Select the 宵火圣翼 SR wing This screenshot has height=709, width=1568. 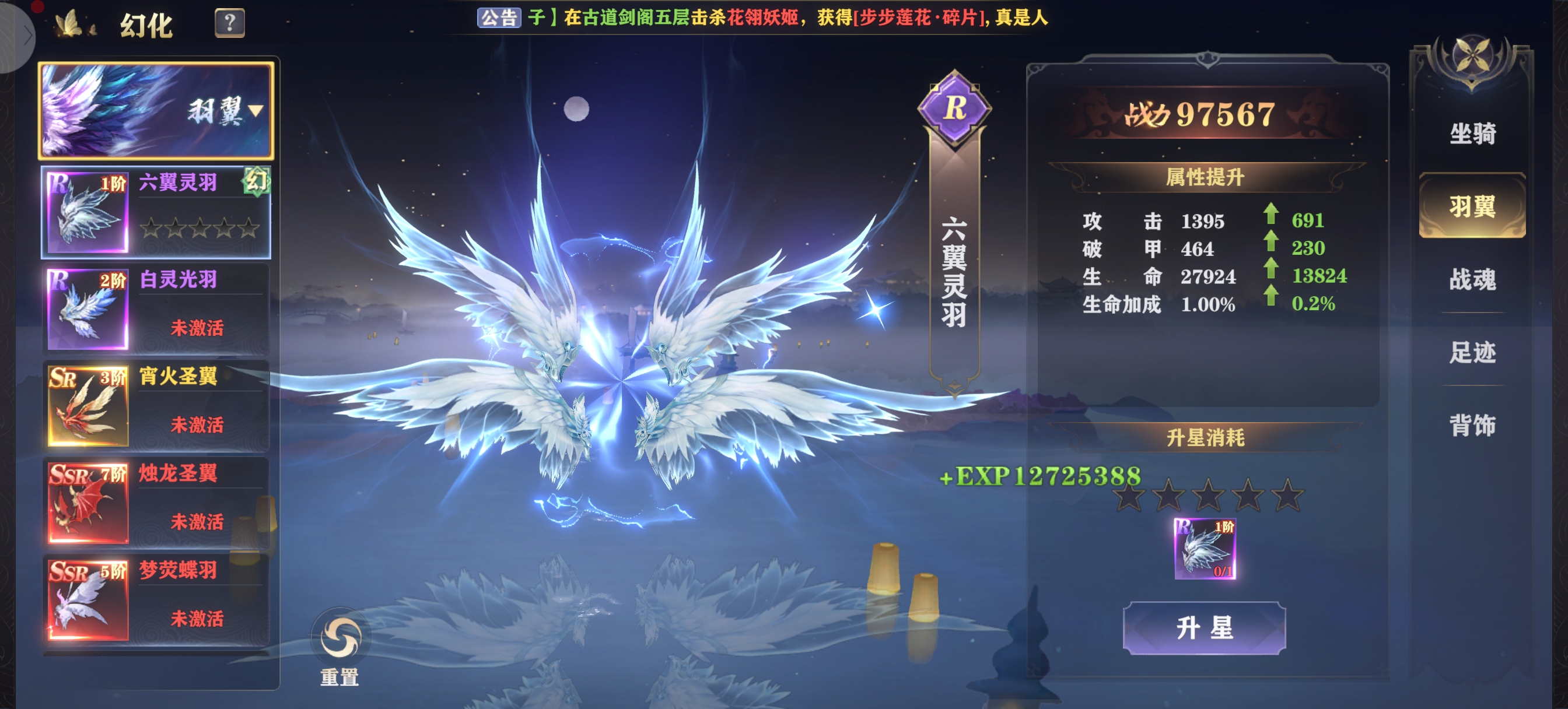point(156,405)
